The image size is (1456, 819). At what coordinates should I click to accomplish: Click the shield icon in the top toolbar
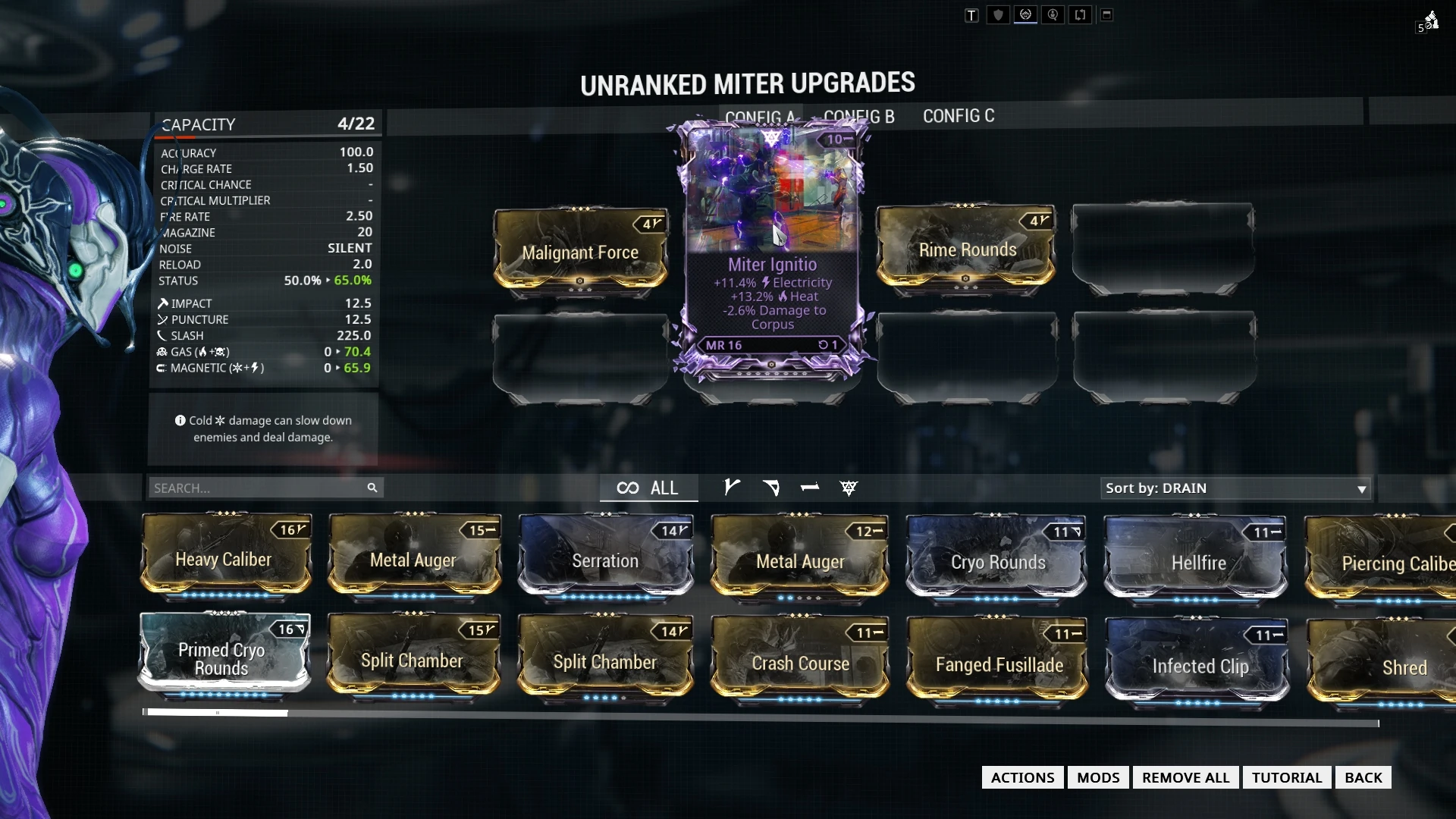(x=997, y=14)
